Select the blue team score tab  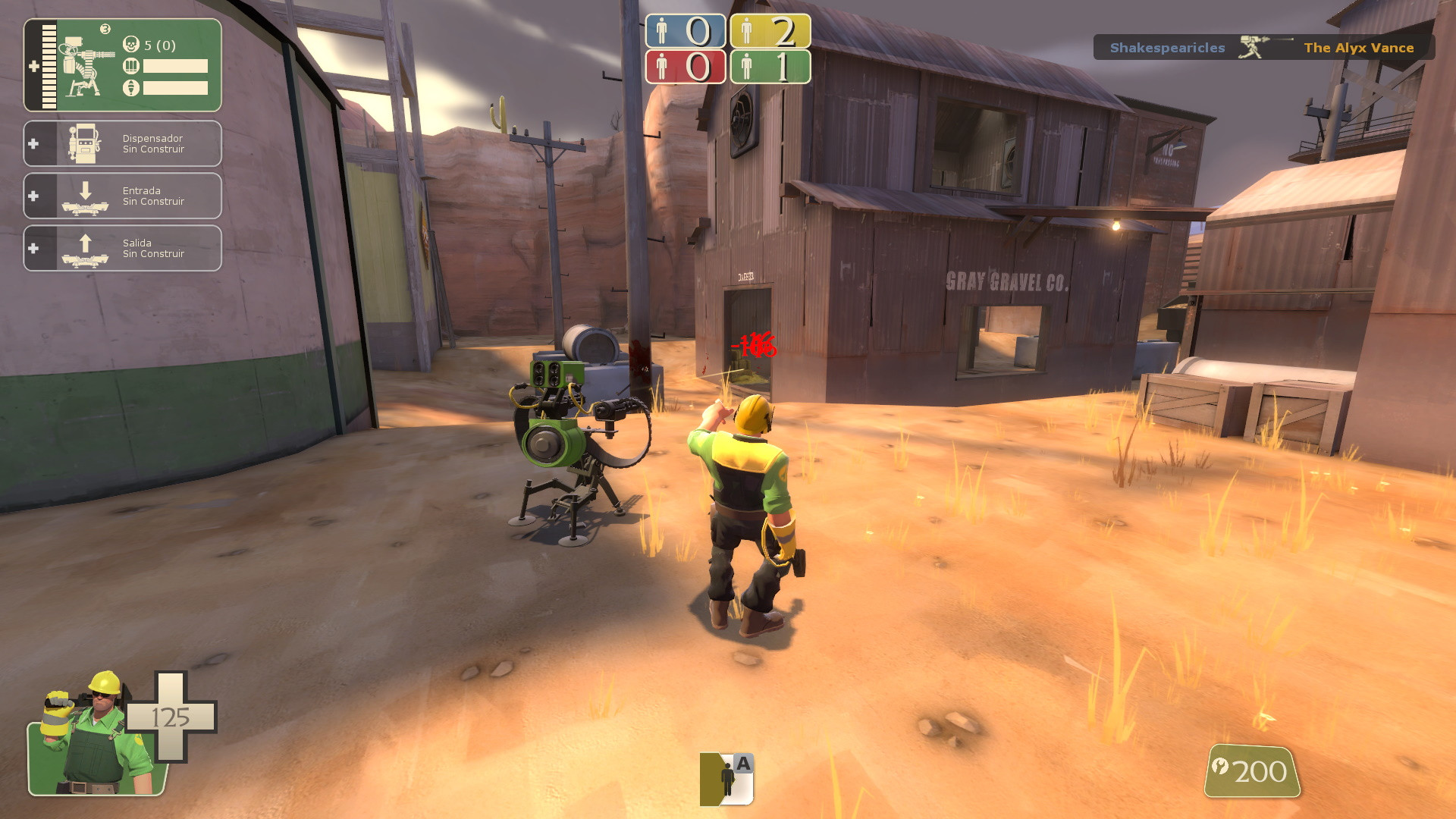pos(685,32)
